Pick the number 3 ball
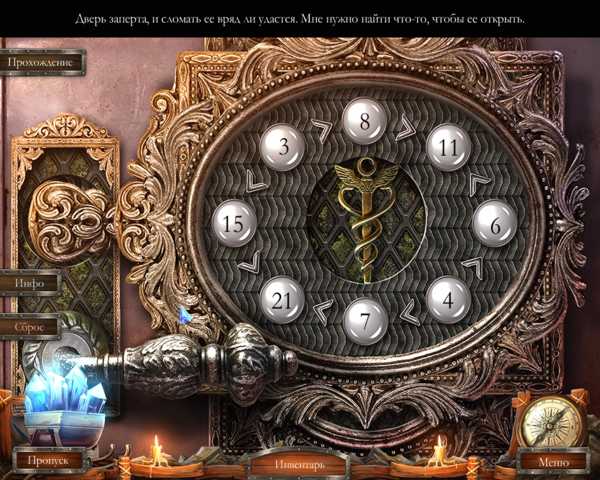 click(x=283, y=147)
